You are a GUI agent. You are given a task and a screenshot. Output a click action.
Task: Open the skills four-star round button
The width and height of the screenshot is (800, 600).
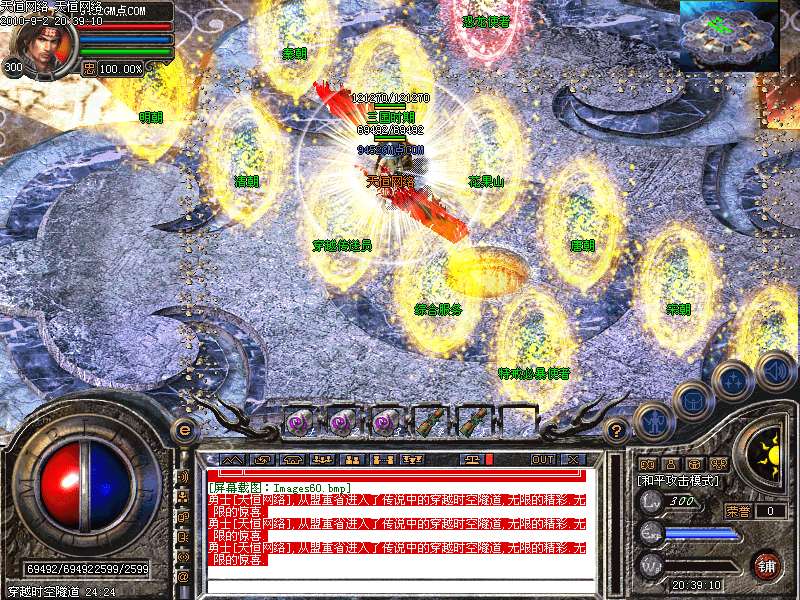click(x=733, y=381)
